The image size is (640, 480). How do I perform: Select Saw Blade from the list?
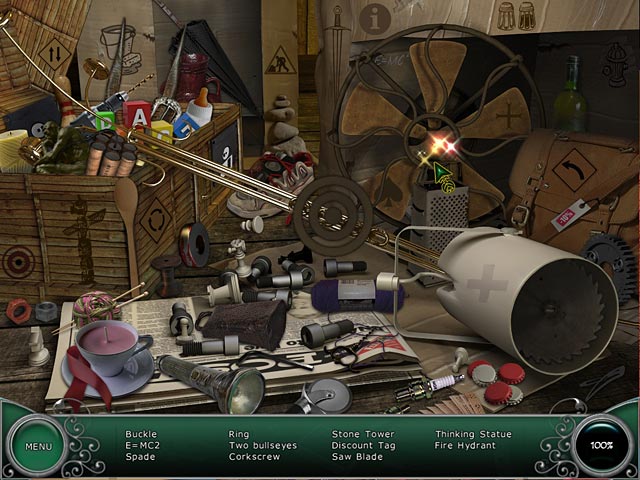click(x=358, y=456)
